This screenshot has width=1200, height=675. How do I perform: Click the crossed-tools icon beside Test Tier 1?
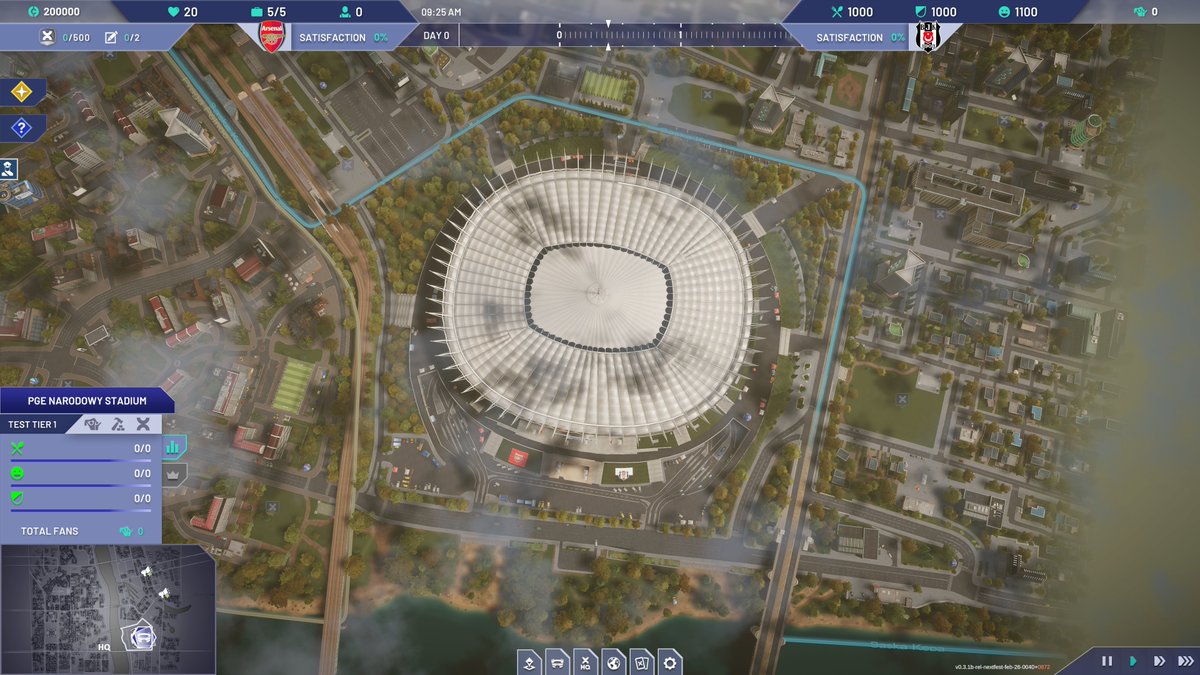tap(143, 424)
